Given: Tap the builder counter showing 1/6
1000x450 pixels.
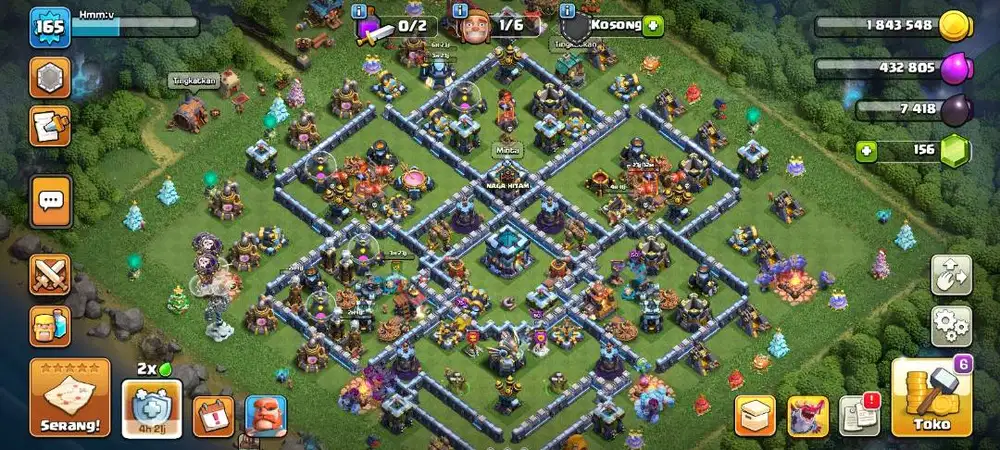Looking at the screenshot, I should point(497,26).
